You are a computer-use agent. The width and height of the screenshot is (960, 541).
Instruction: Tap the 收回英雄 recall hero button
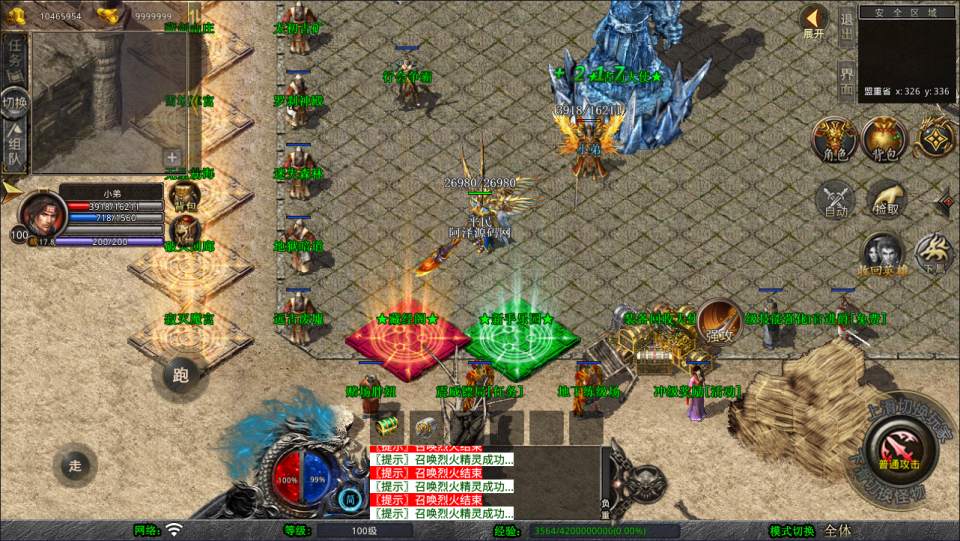pos(883,255)
